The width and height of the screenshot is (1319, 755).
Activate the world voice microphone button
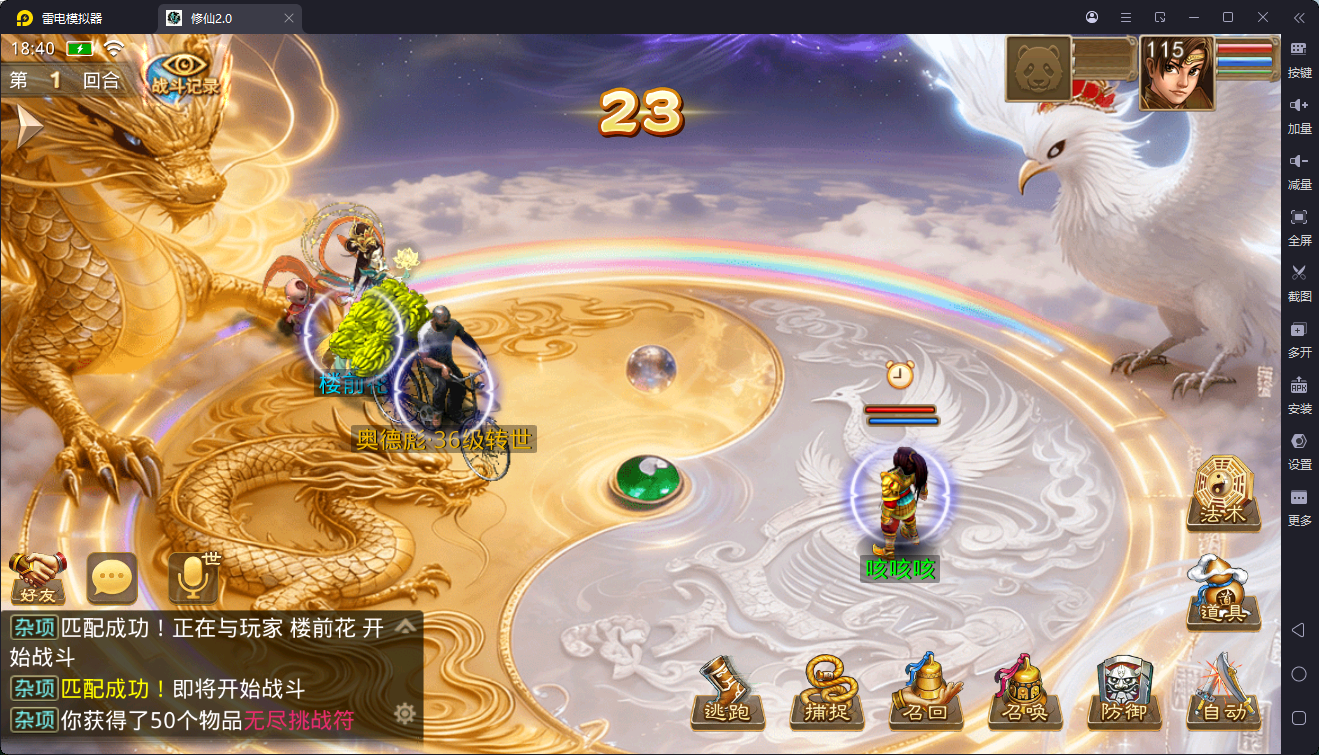click(x=193, y=577)
